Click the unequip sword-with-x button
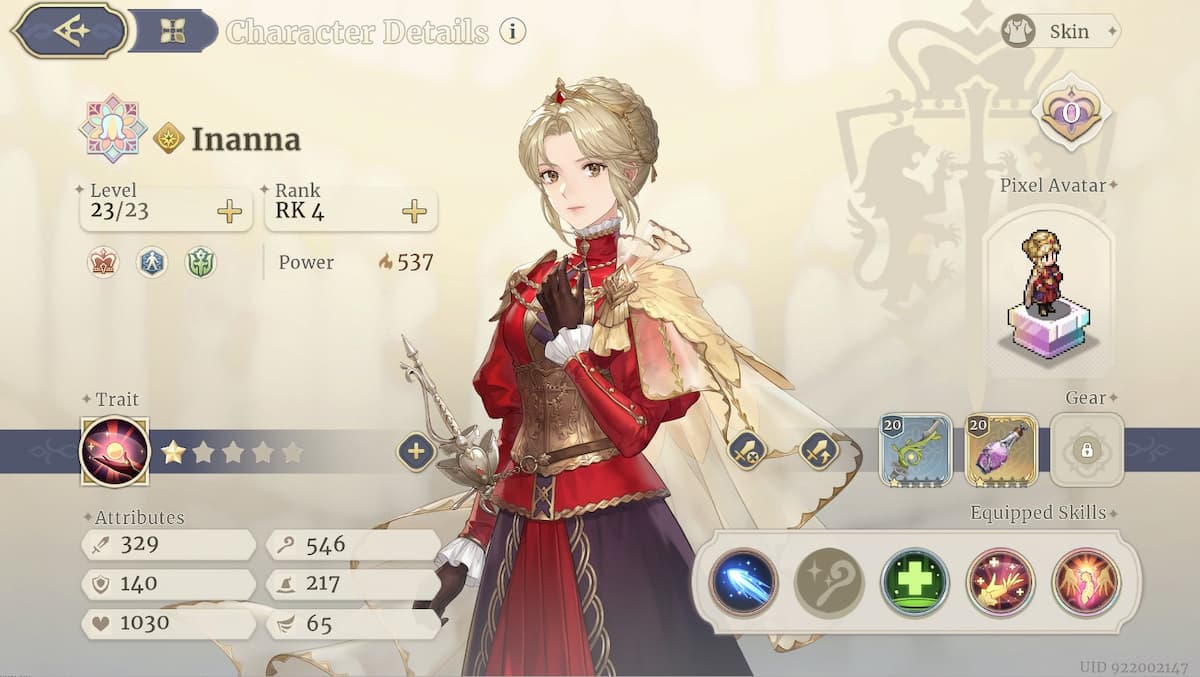 click(747, 452)
